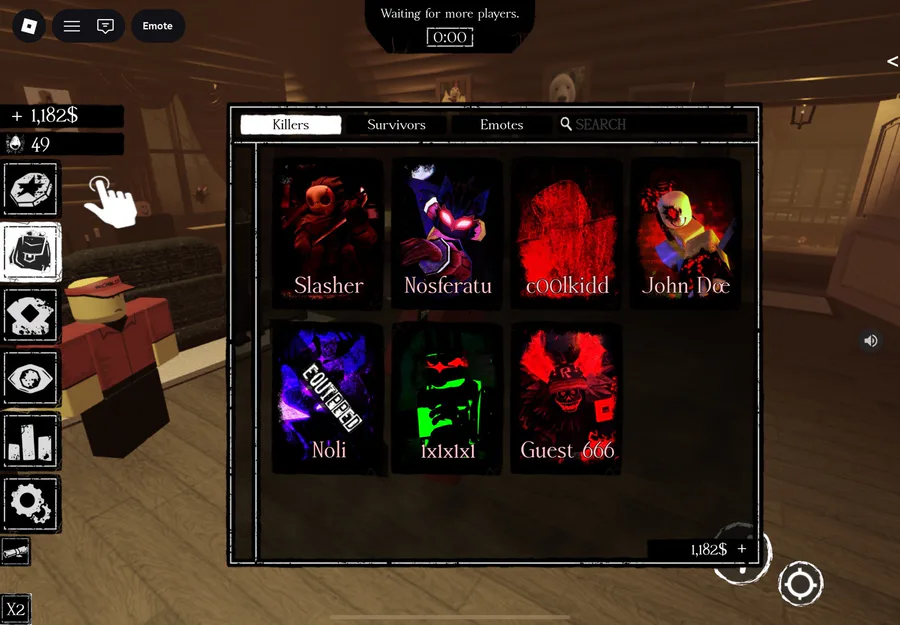Click the character search field

tap(655, 125)
